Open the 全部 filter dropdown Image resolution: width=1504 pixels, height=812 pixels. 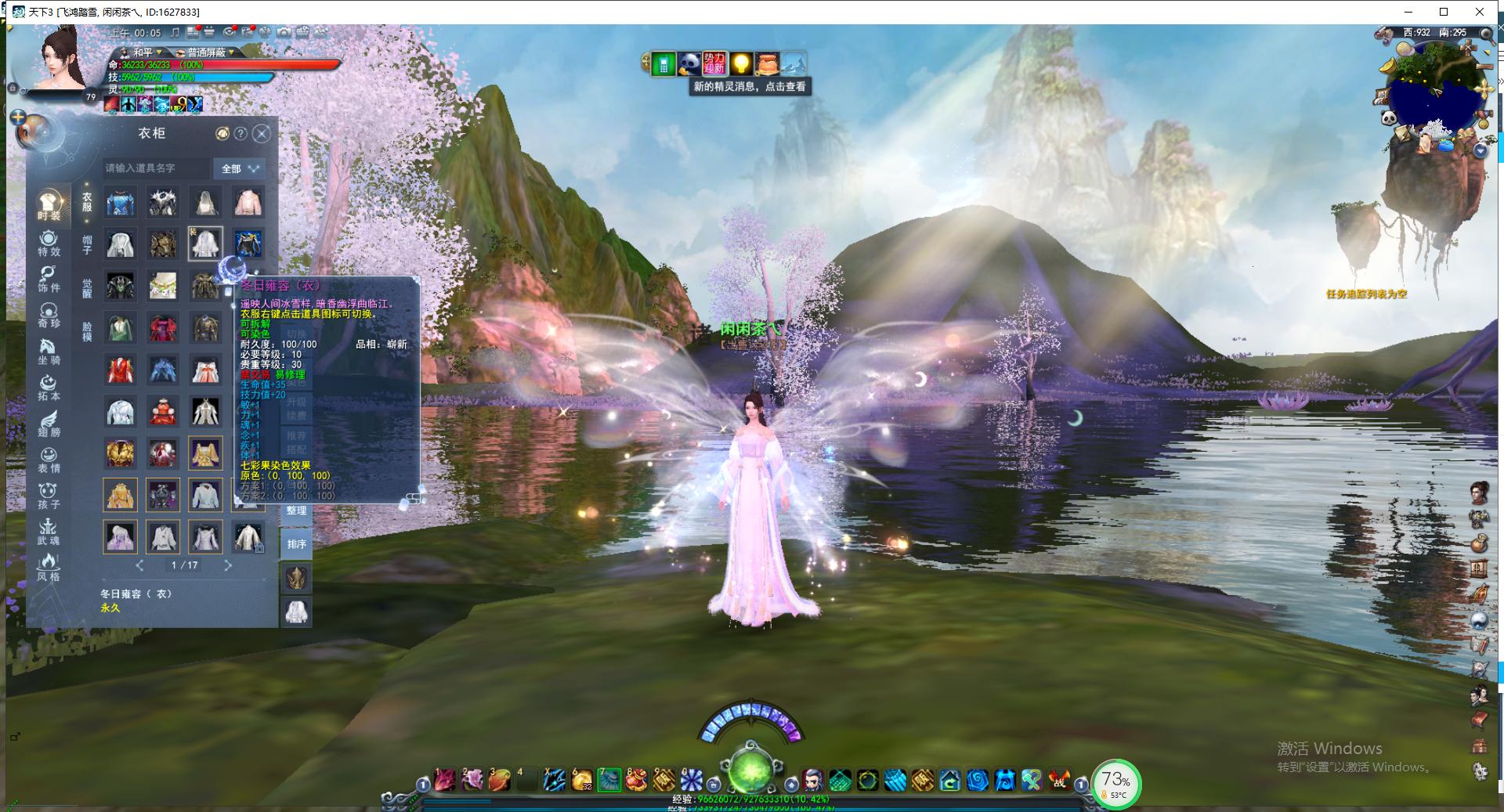(x=240, y=168)
